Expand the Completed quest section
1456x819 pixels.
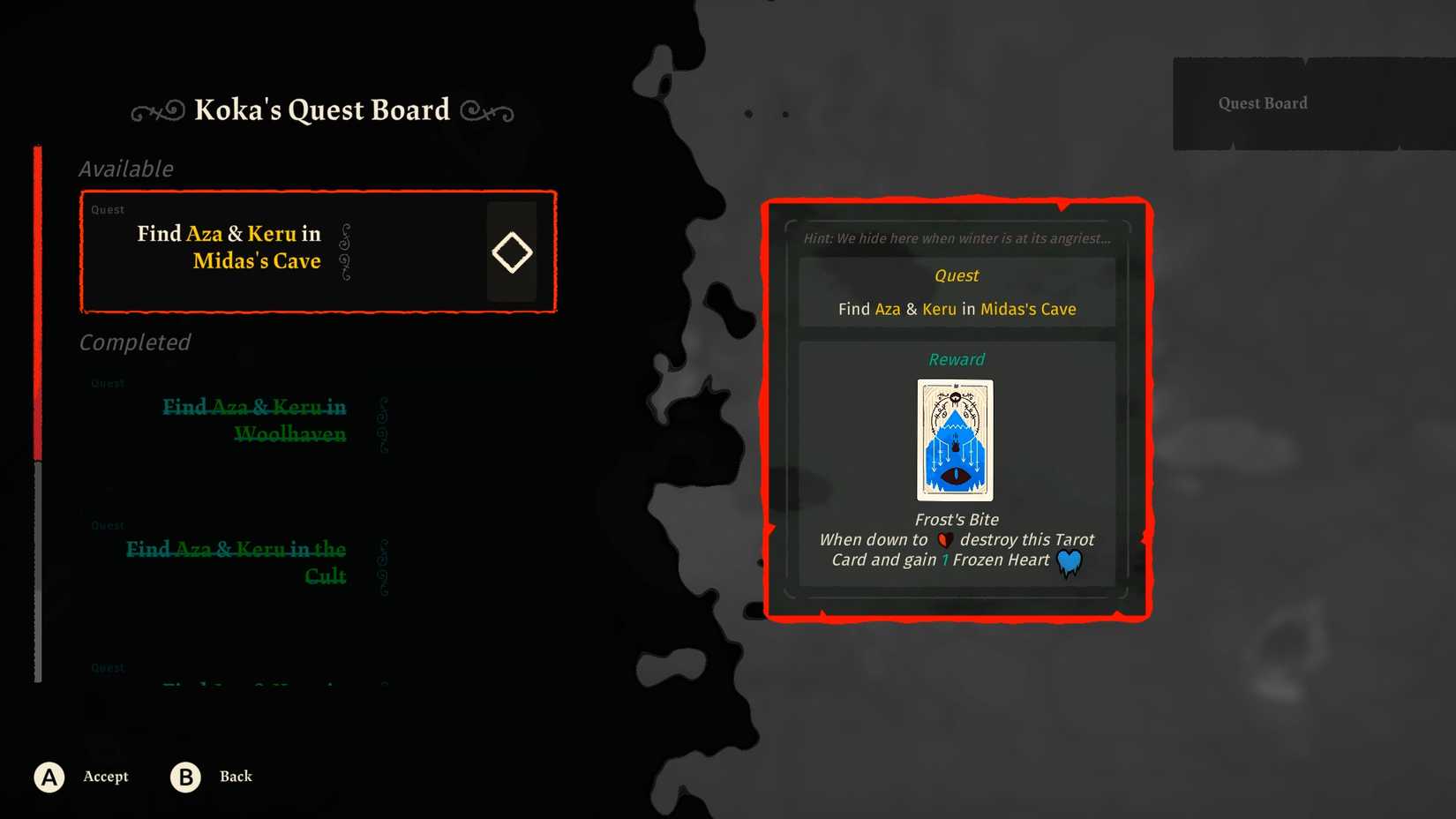[134, 342]
